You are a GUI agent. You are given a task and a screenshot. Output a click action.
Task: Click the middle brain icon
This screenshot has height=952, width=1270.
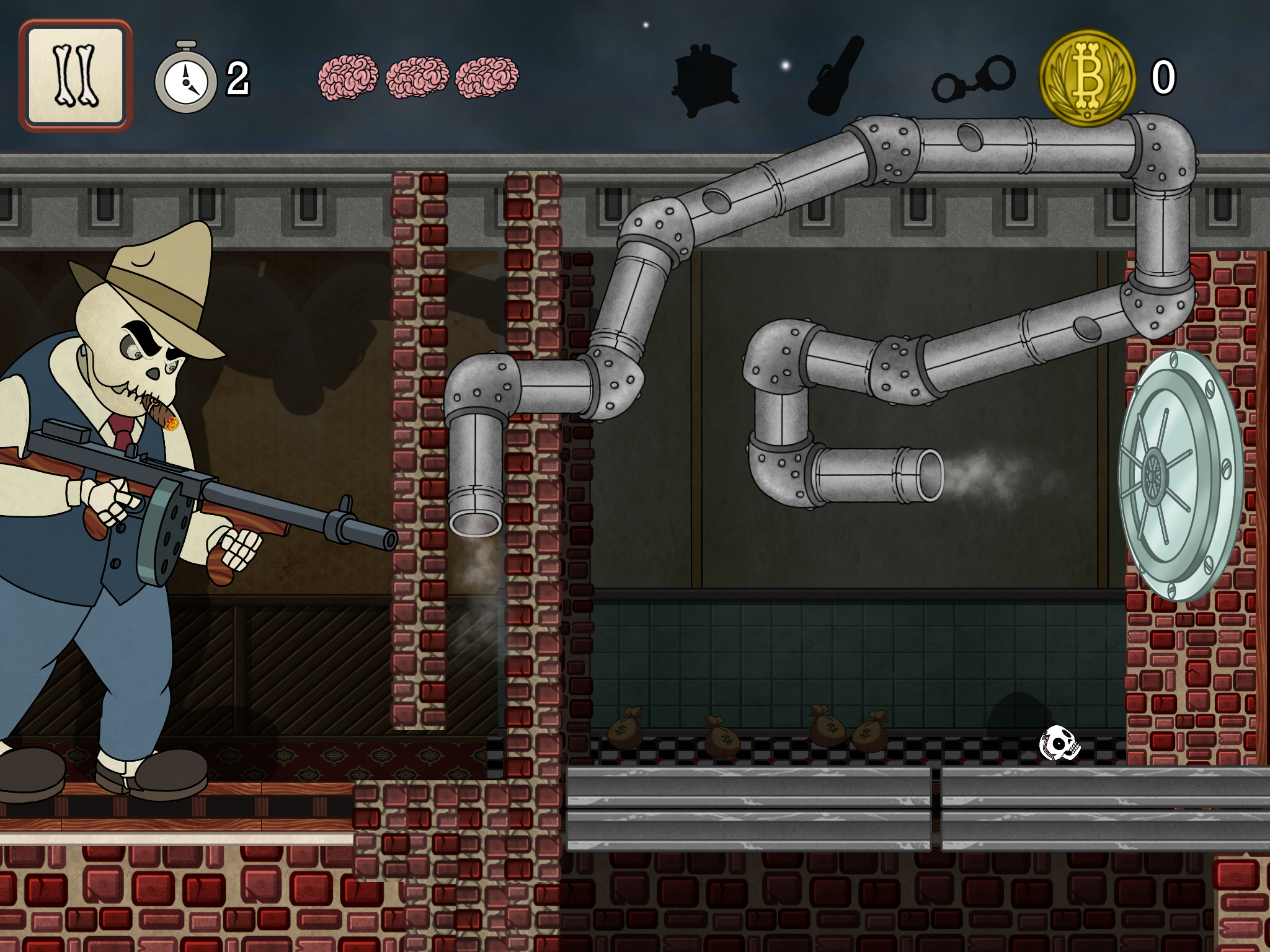coord(416,78)
